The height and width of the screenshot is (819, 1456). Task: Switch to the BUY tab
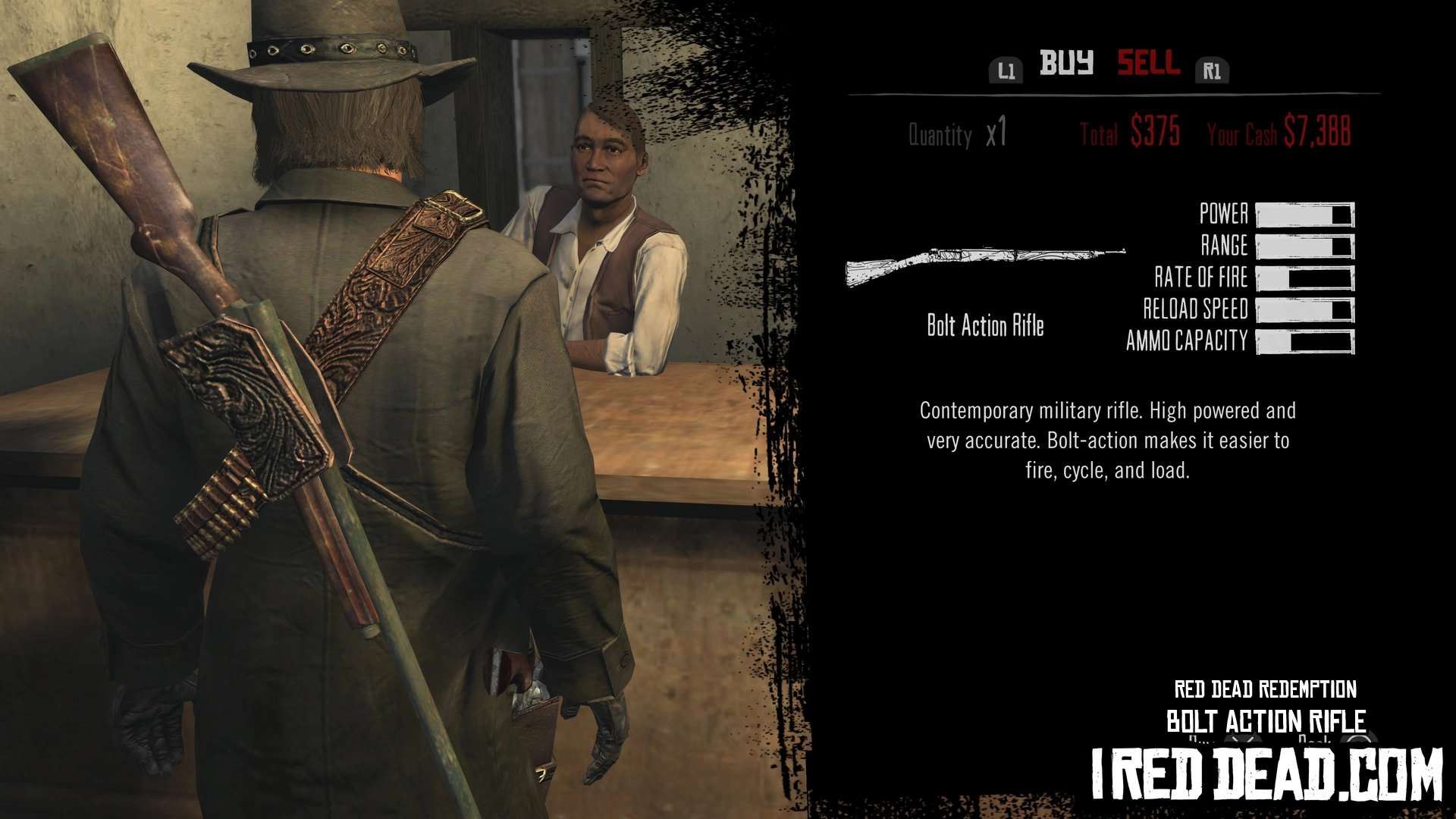[1066, 63]
